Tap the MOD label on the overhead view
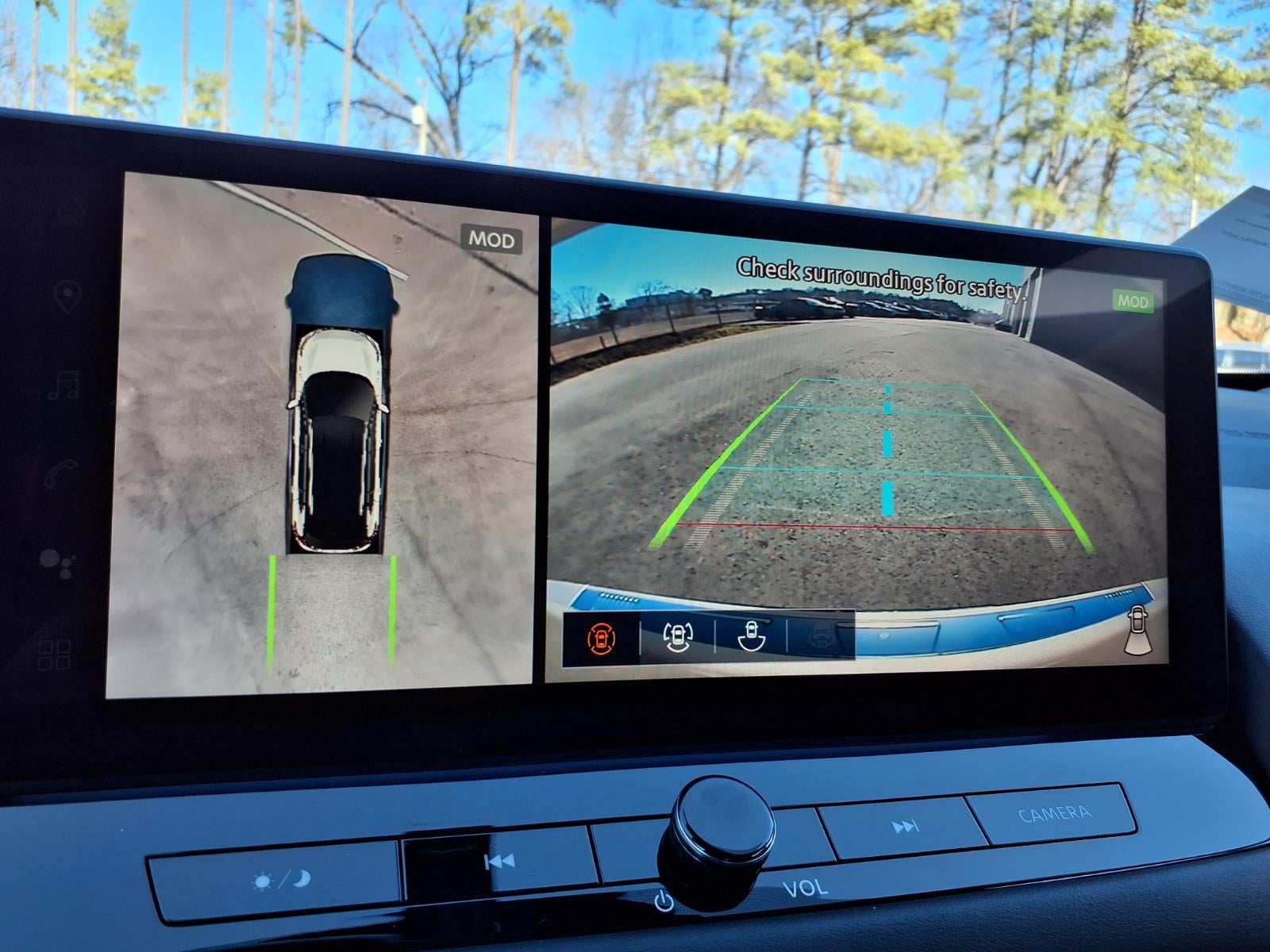 tap(491, 240)
